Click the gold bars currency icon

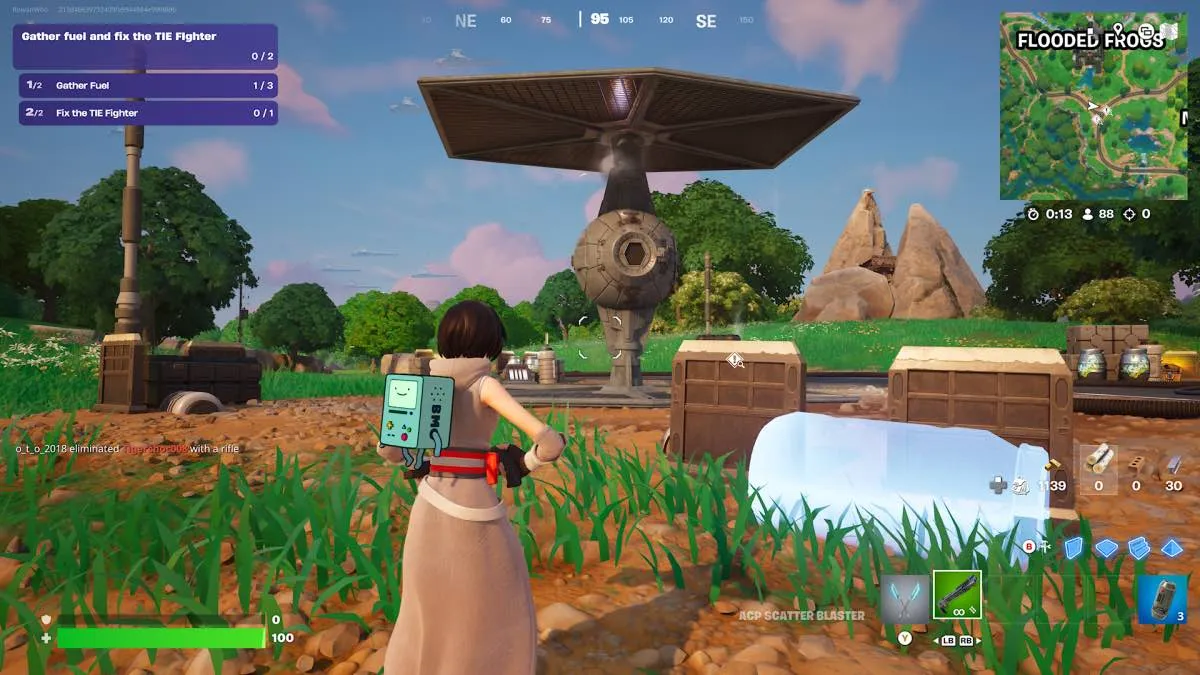(x=1051, y=465)
